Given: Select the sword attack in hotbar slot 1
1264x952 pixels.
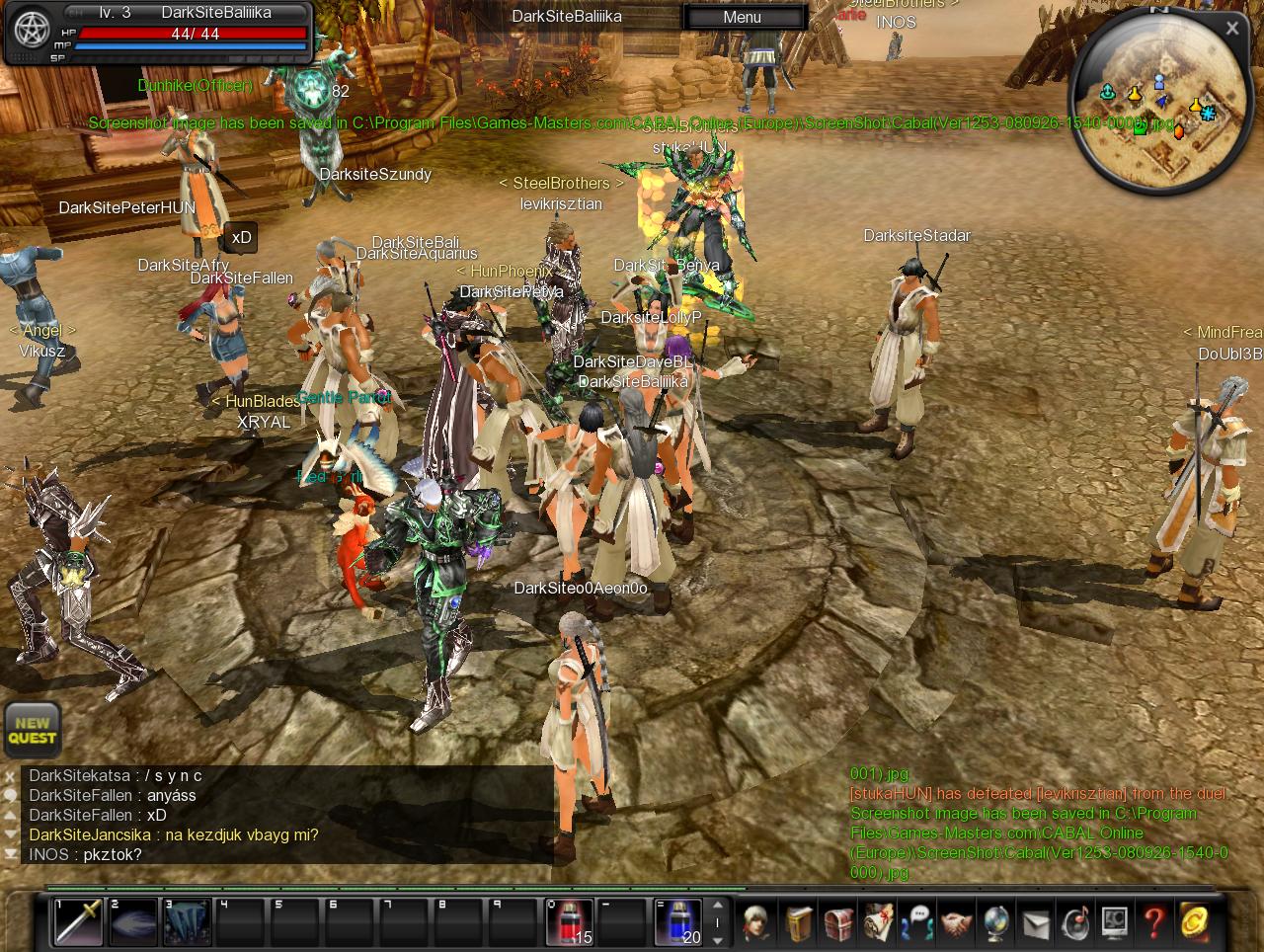Looking at the screenshot, I should click(x=78, y=922).
